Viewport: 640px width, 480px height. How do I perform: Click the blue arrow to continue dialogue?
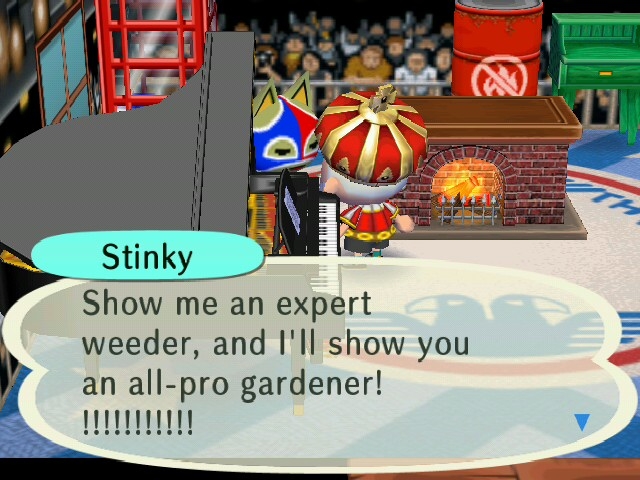click(x=581, y=422)
